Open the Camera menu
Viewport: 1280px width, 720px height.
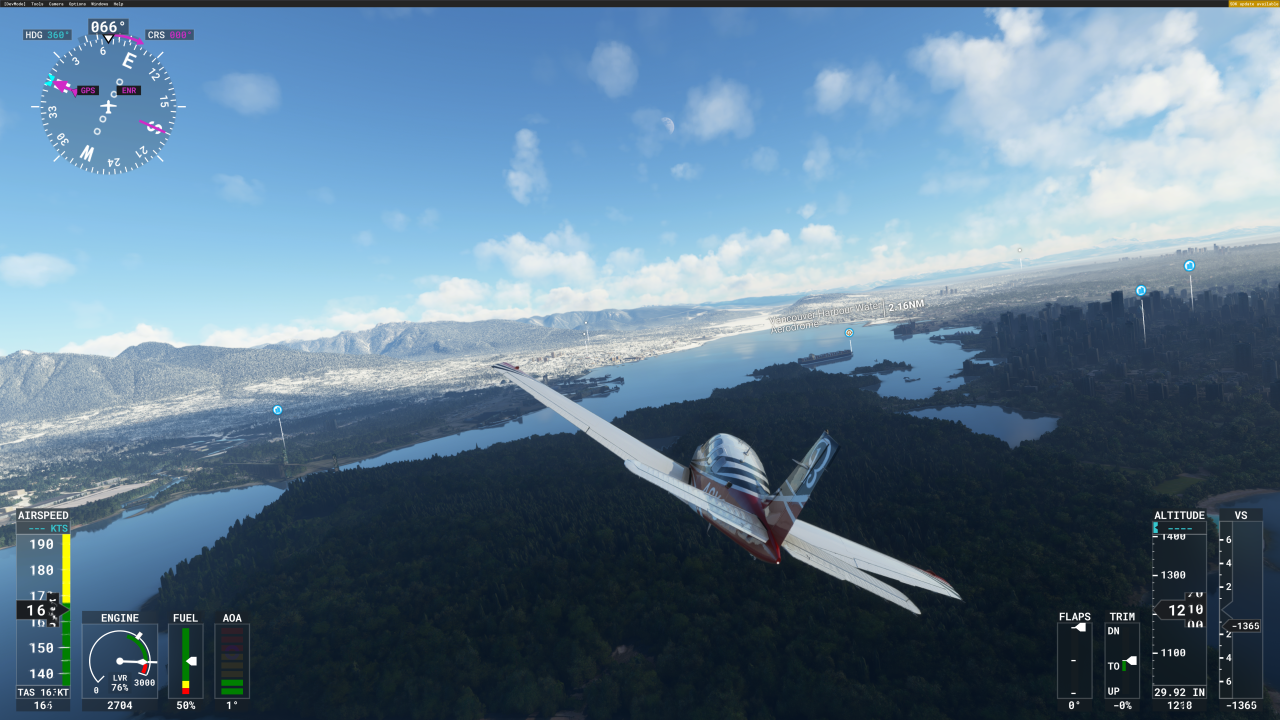[x=56, y=4]
